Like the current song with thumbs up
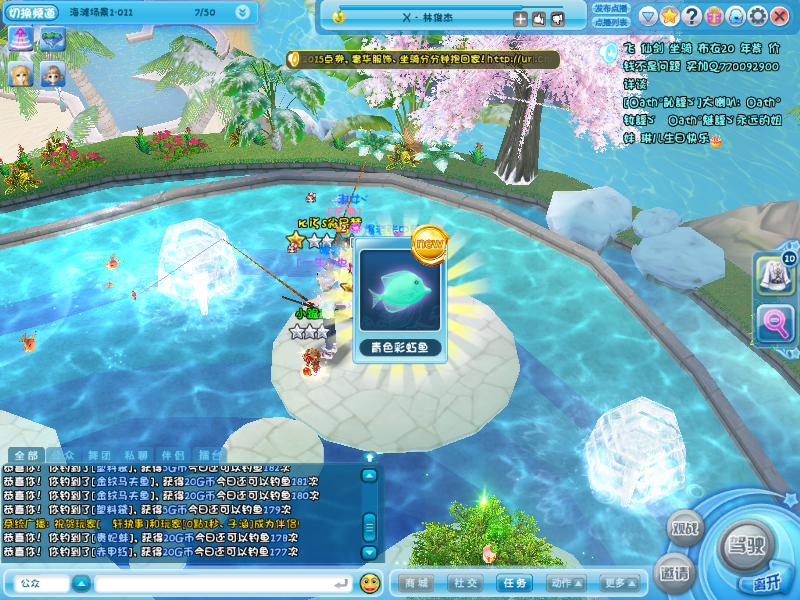 (538, 18)
